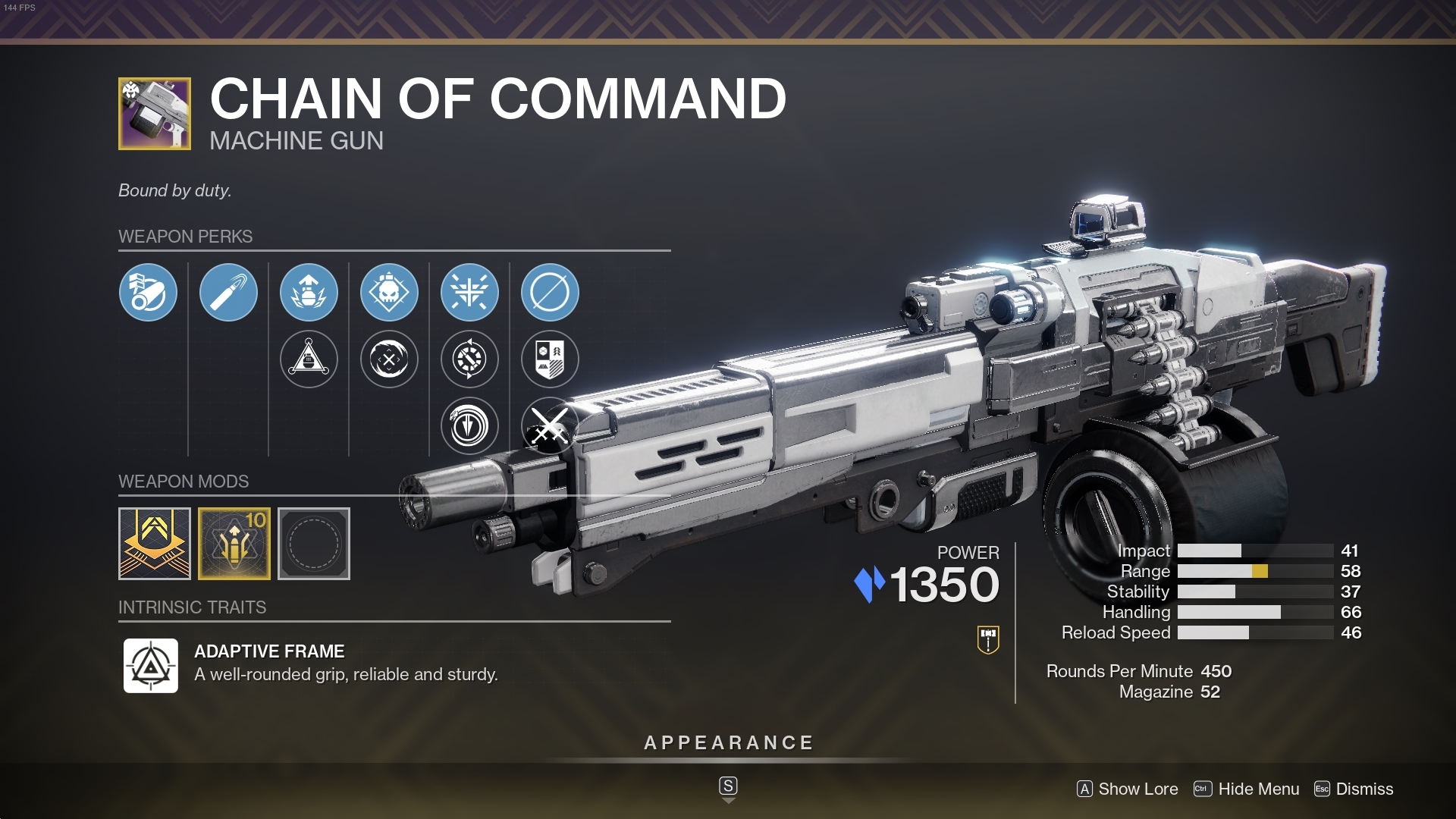Select the shield-emblem alternate perk option

point(550,360)
